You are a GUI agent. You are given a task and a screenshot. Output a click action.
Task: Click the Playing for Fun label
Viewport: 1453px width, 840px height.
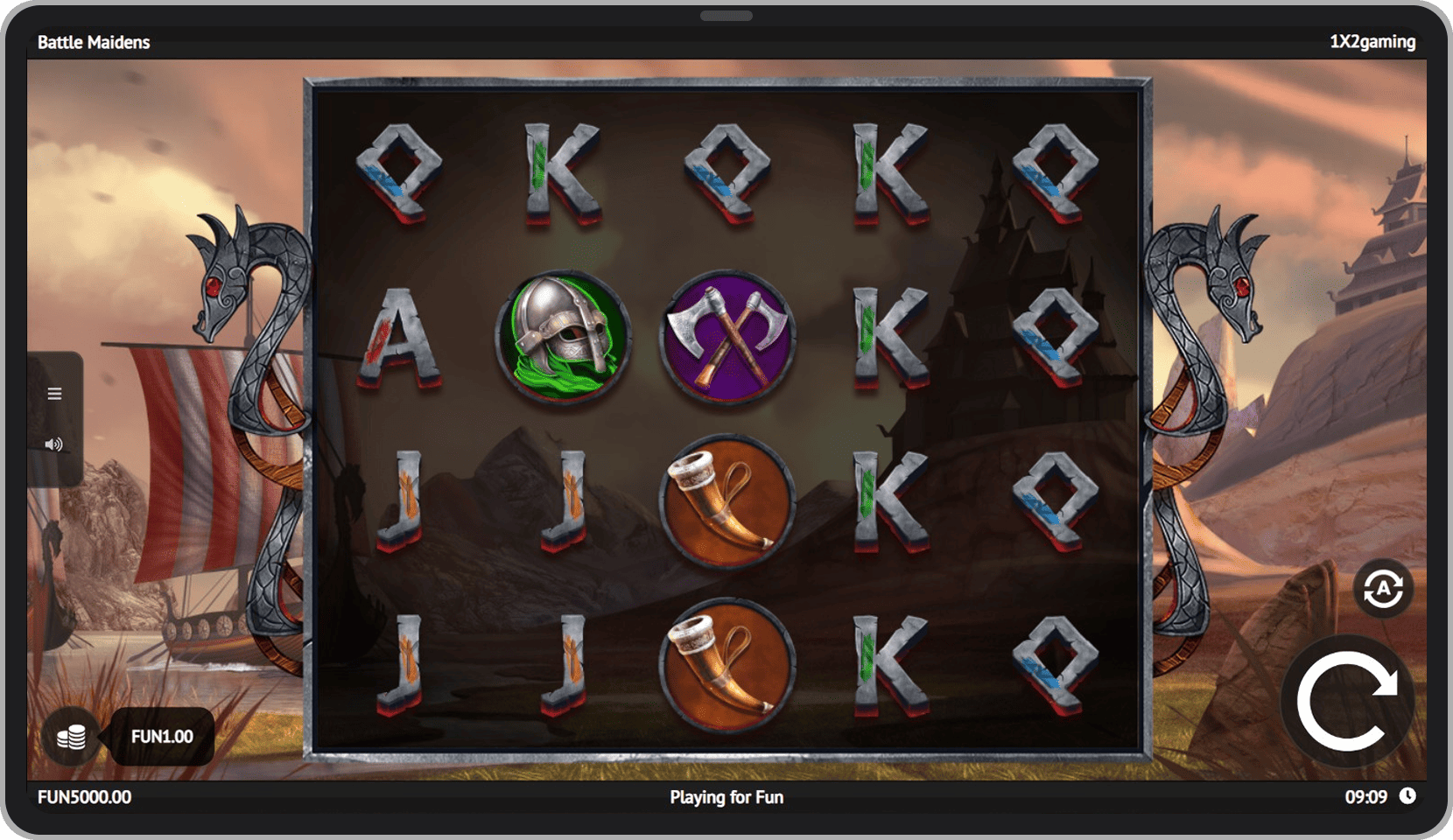coord(726,797)
